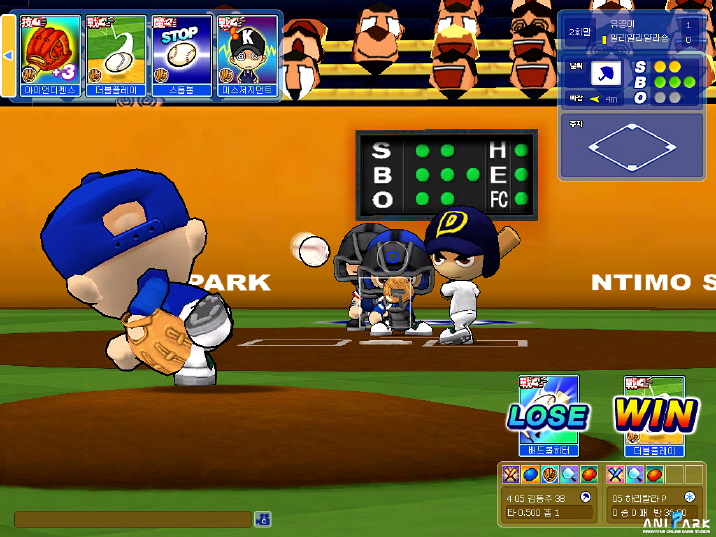Click the batter info row's umbrella badge
The height and width of the screenshot is (537, 716).
[x=586, y=496]
